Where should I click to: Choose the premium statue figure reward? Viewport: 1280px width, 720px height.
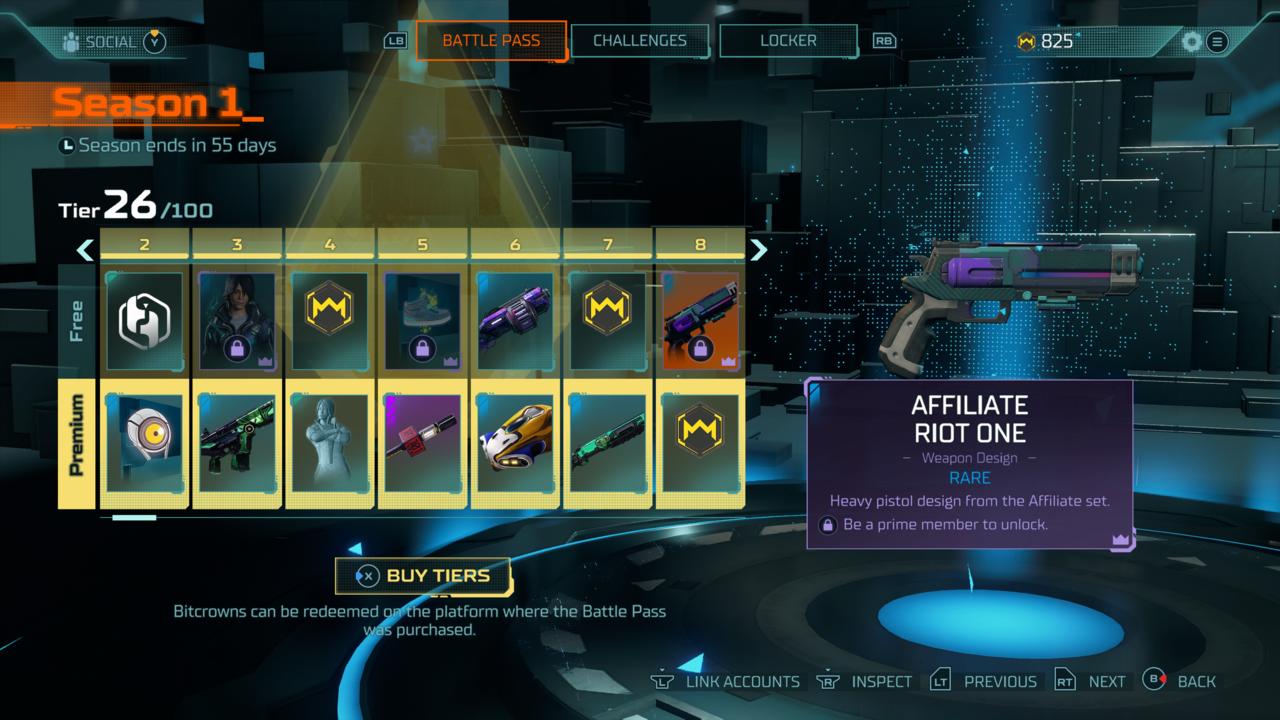coord(330,444)
